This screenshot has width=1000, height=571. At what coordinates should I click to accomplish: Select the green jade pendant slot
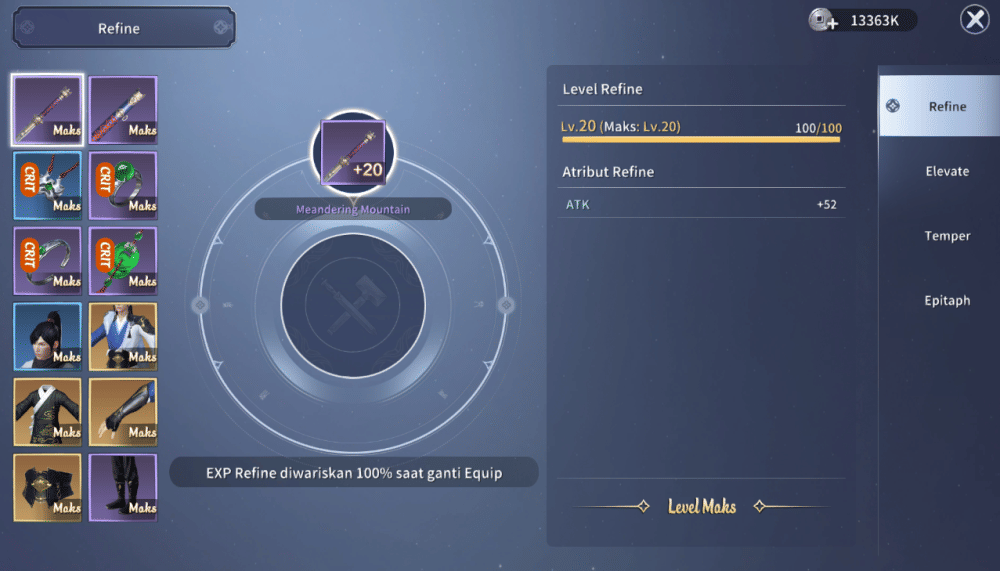pyautogui.click(x=123, y=261)
